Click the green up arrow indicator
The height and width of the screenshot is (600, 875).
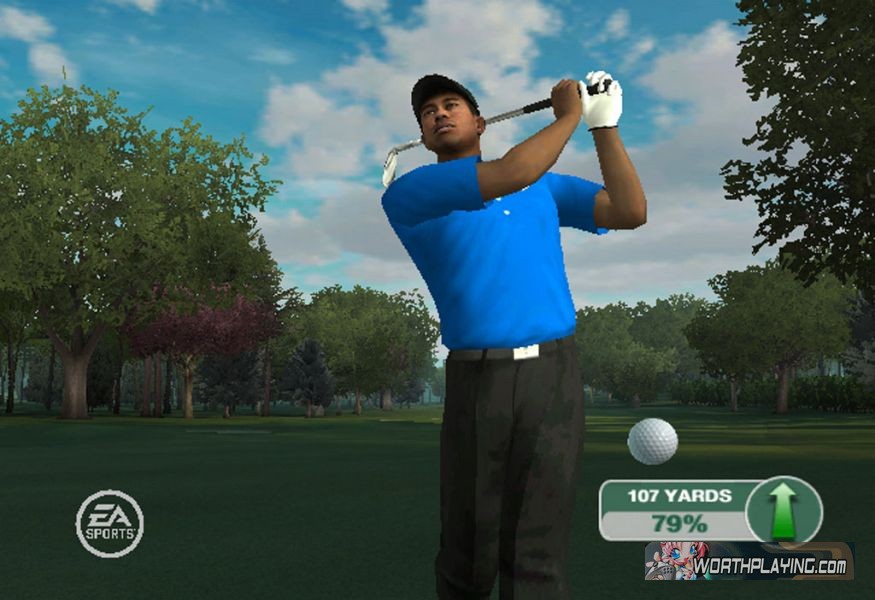[783, 510]
